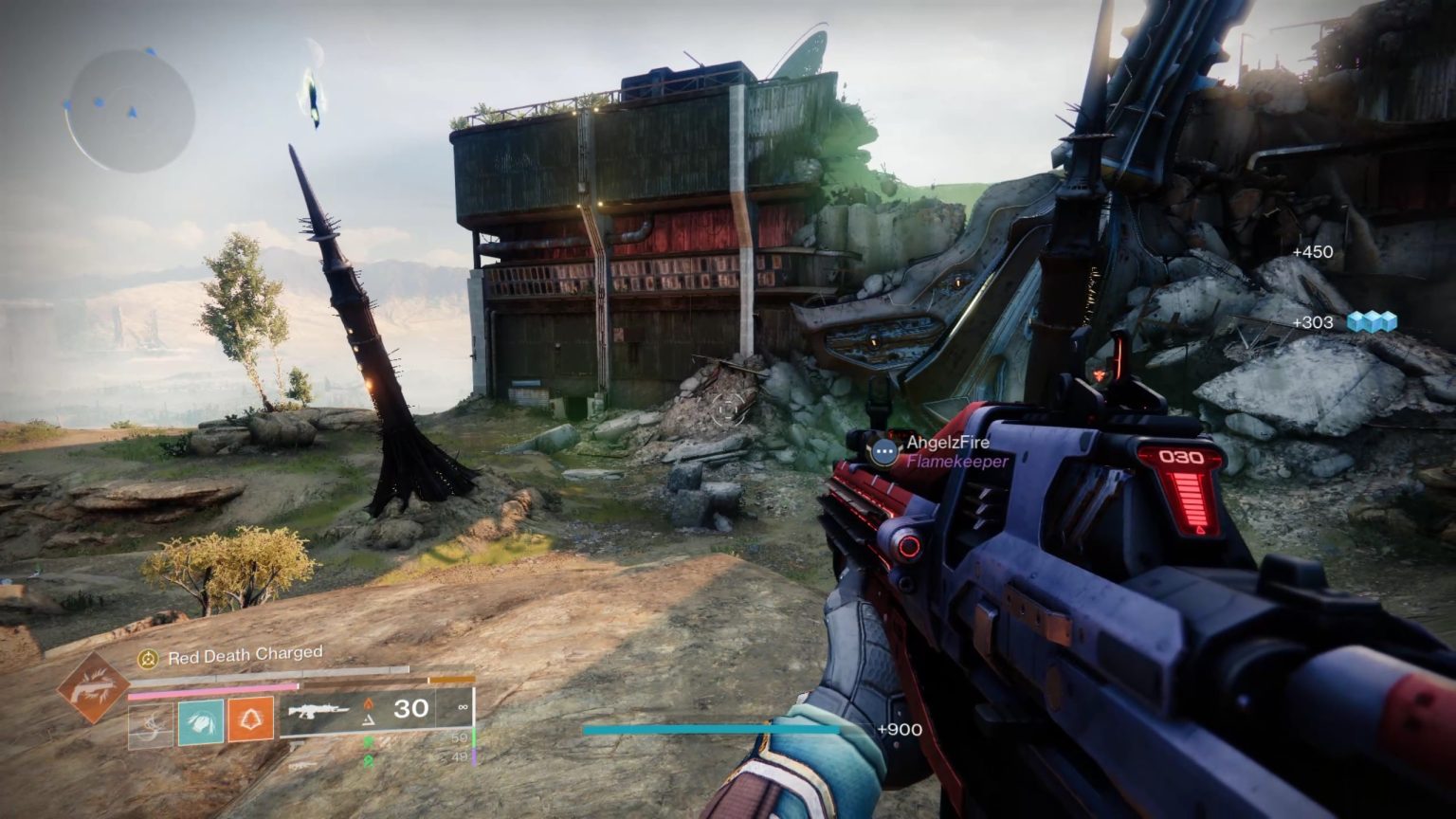1456x819 pixels.
Task: Click the radar compass in the top-left
Action: 123,104
